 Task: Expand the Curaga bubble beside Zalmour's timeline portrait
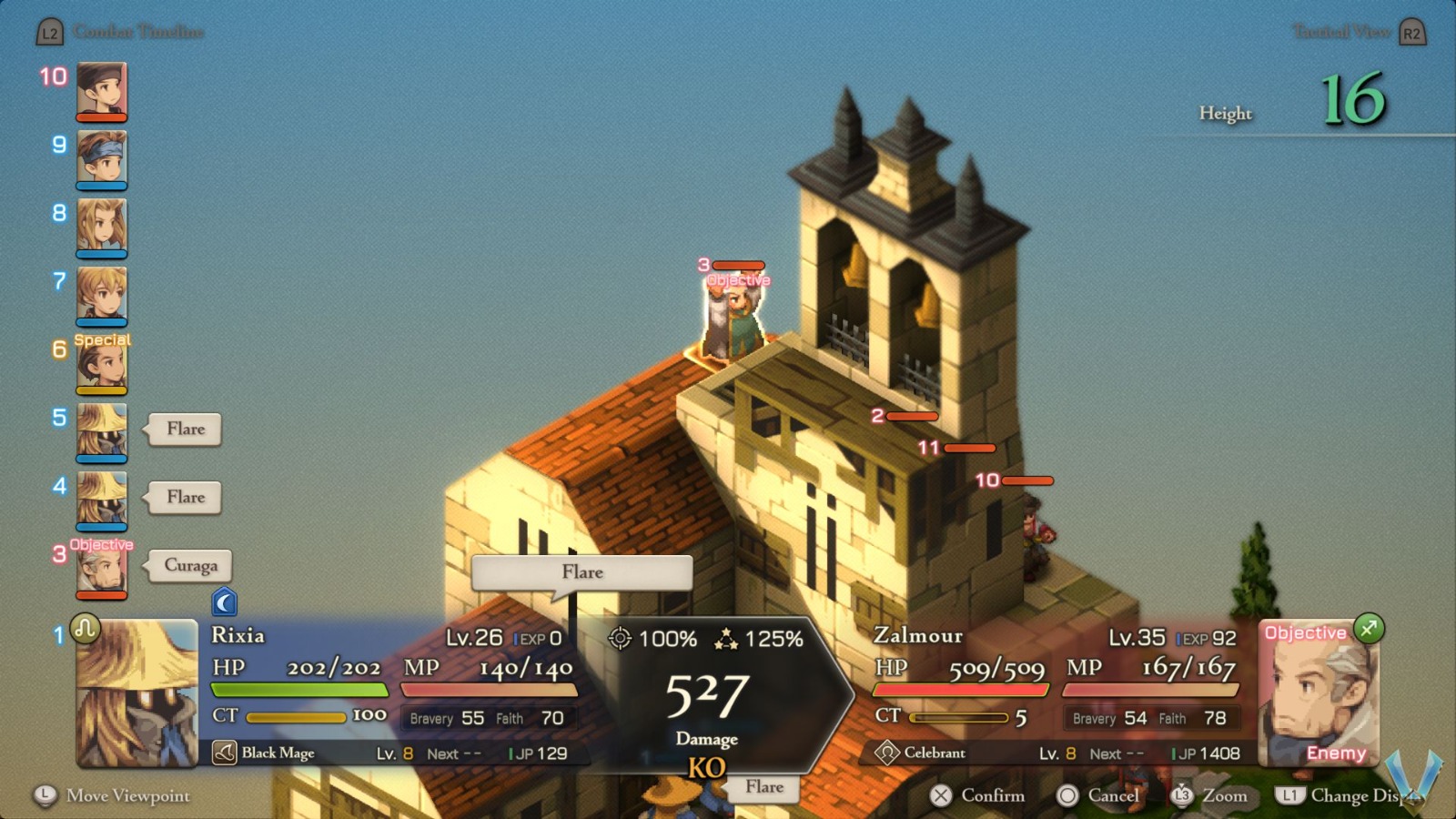pyautogui.click(x=188, y=566)
